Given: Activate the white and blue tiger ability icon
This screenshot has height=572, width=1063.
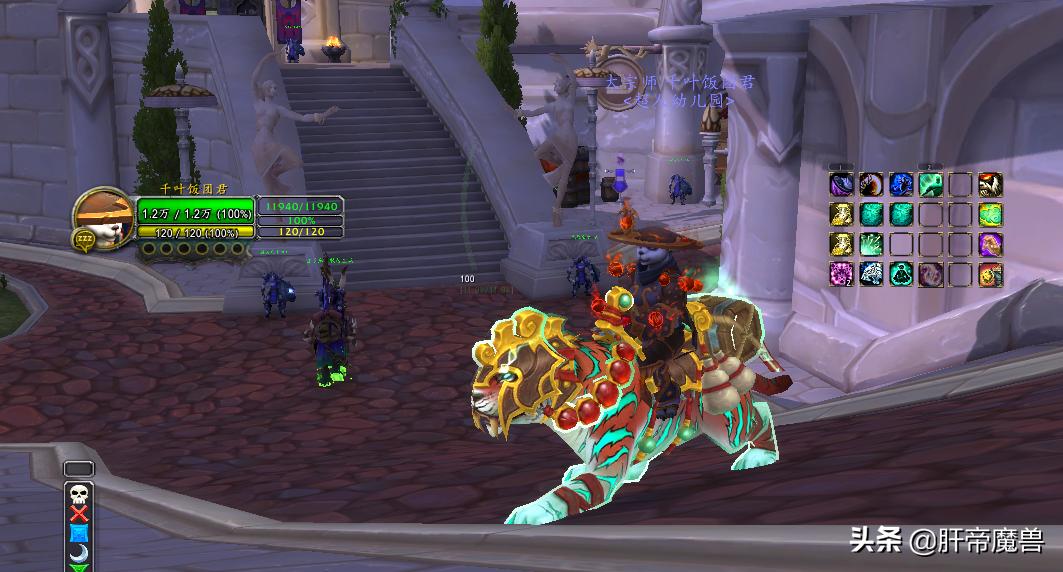Looking at the screenshot, I should click(x=871, y=274).
